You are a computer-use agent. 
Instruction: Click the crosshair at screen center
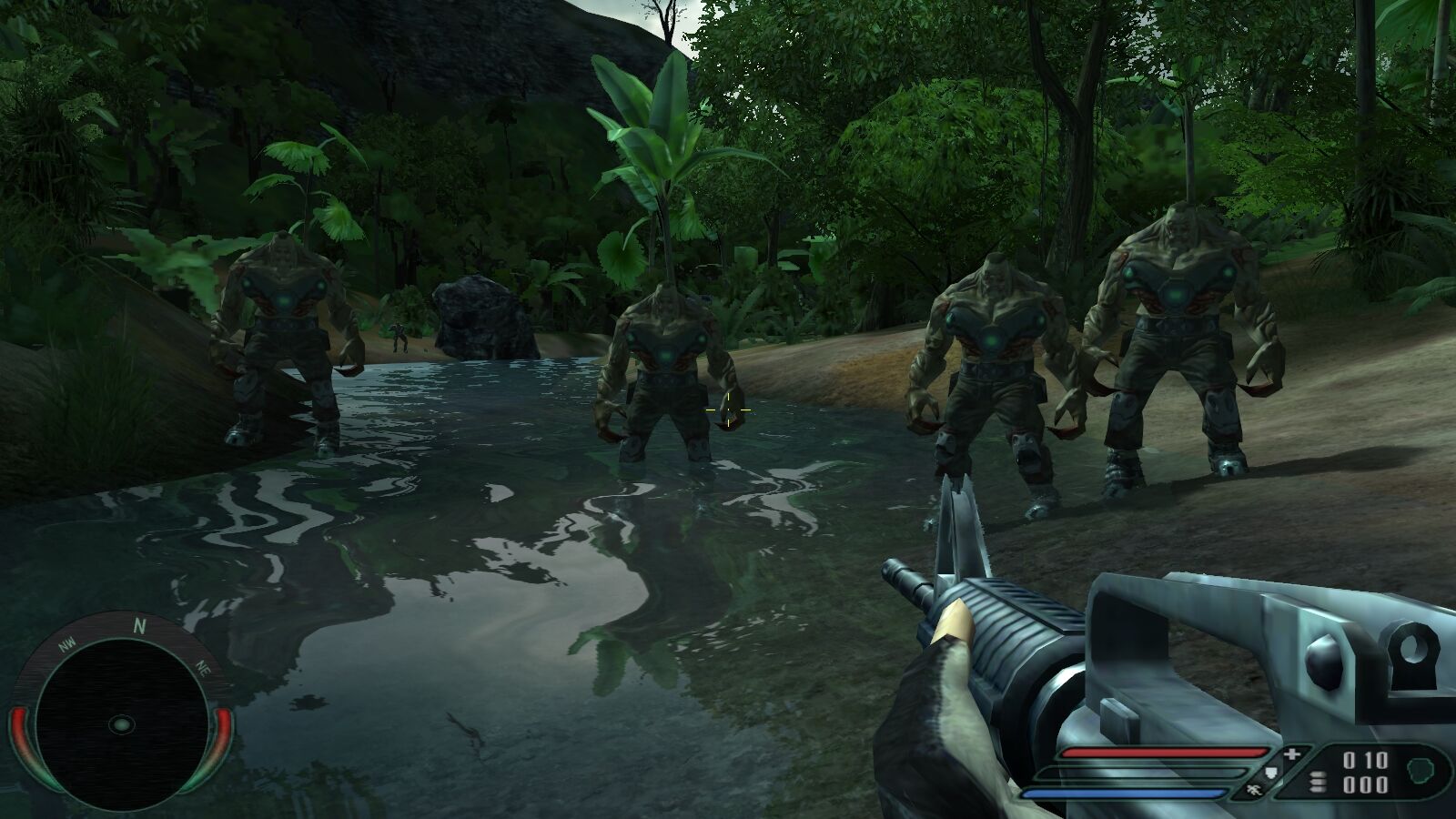click(728, 410)
